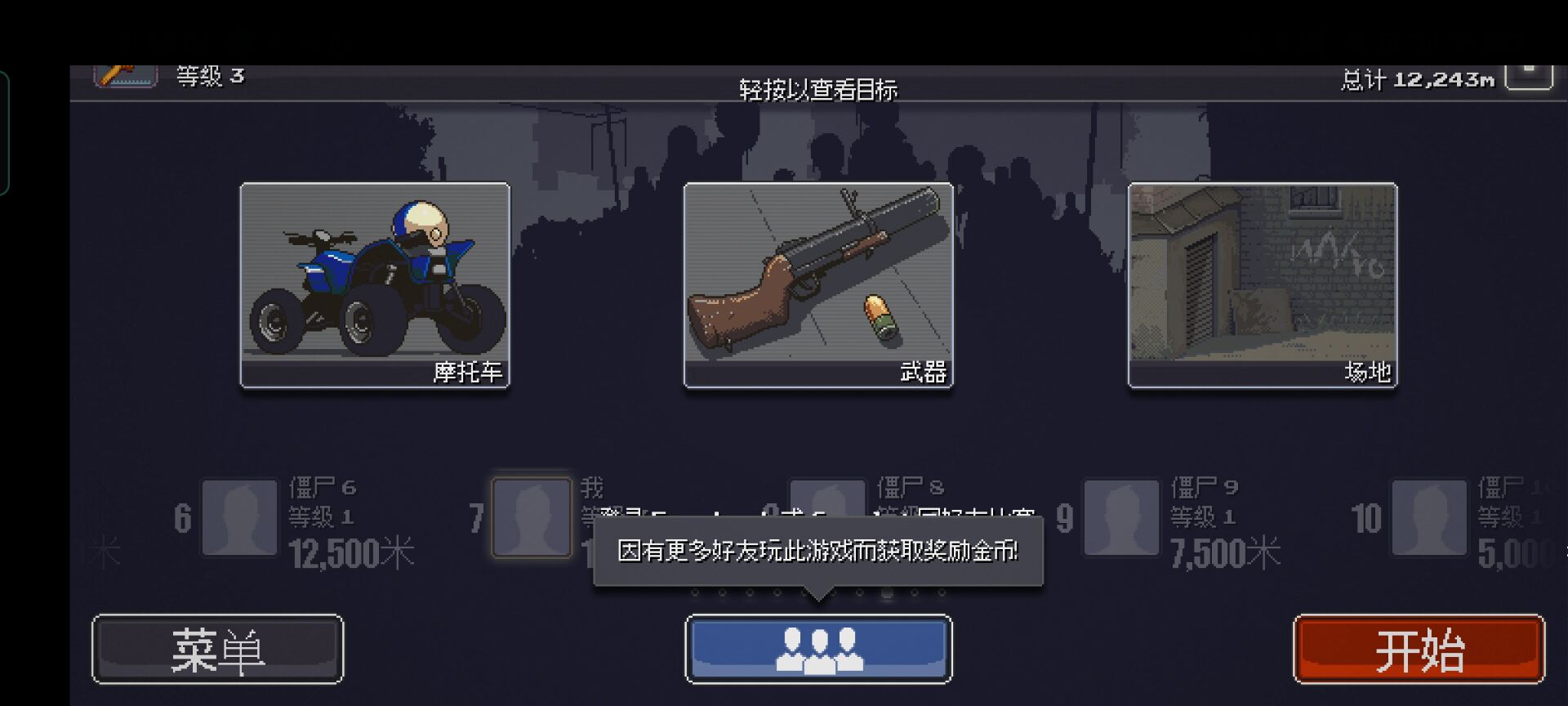
Task: Click the 总计 12,243m total distance display
Action: tap(1417, 79)
